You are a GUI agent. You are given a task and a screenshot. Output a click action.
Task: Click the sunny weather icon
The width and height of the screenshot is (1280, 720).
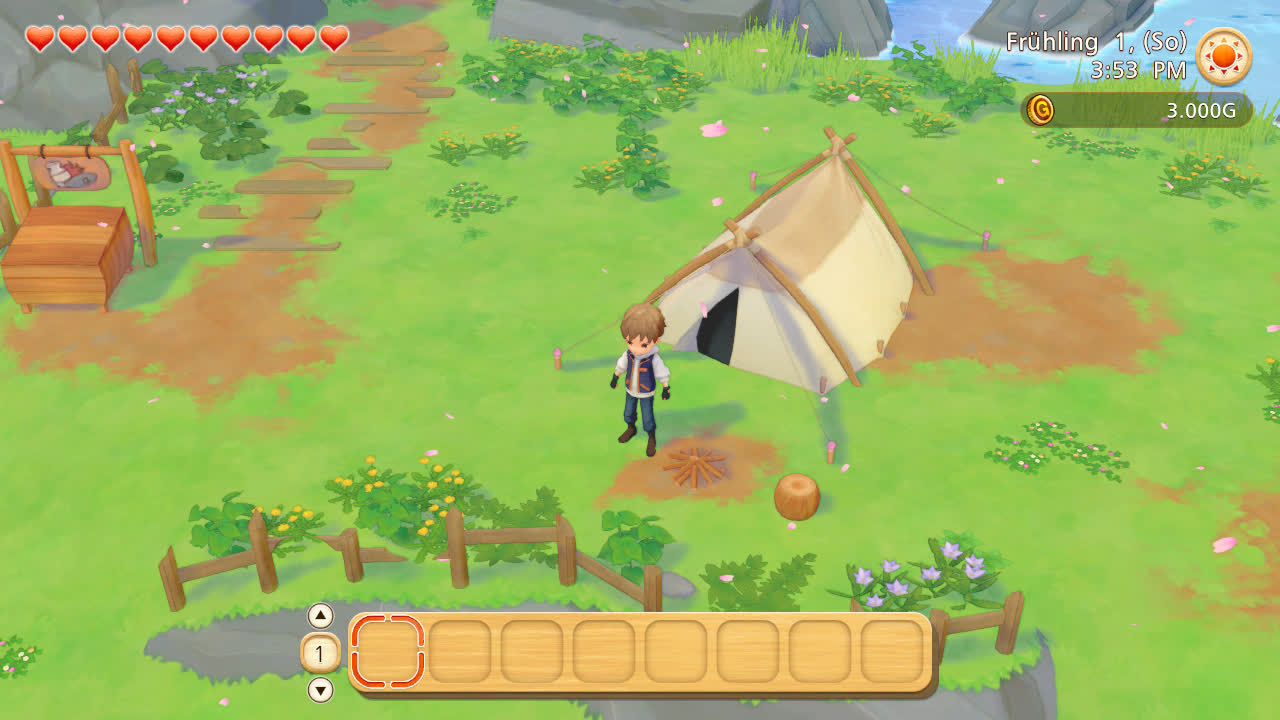[1224, 56]
